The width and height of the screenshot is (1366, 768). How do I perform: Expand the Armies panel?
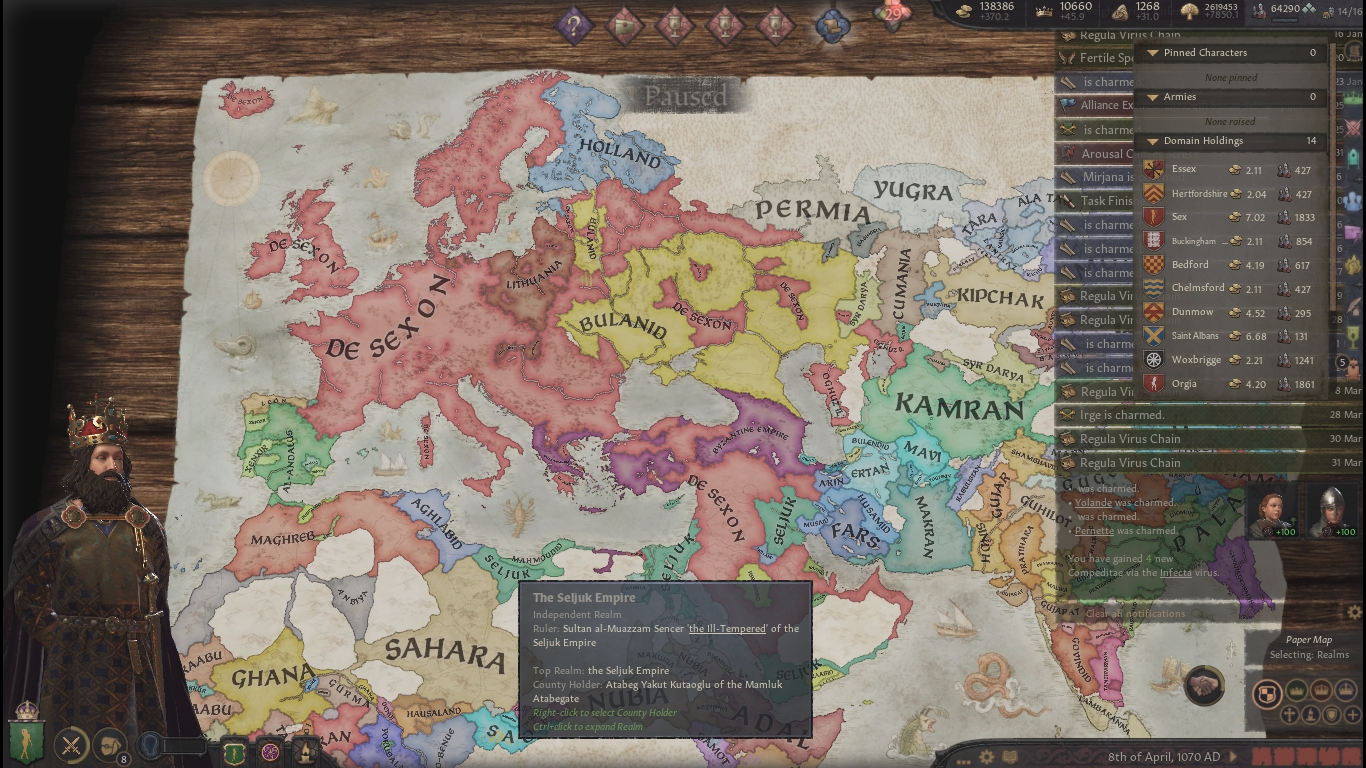[1228, 97]
